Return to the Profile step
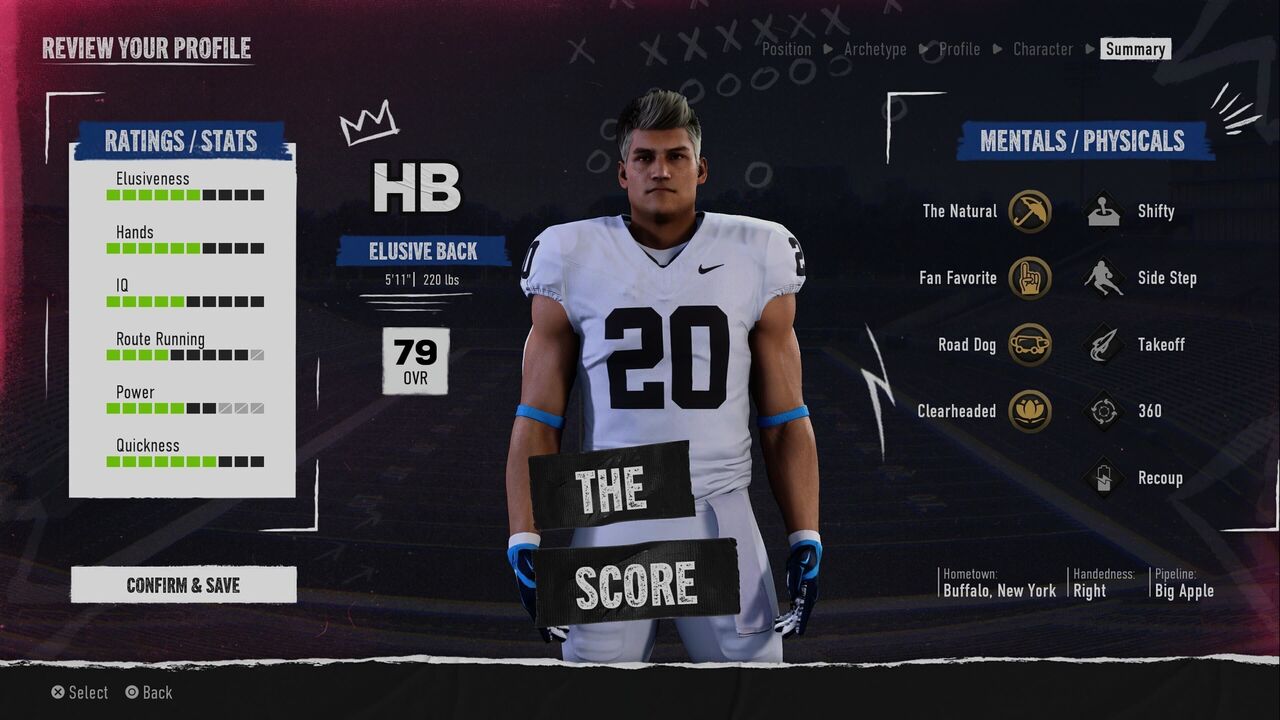Image resolution: width=1280 pixels, height=720 pixels. (959, 49)
